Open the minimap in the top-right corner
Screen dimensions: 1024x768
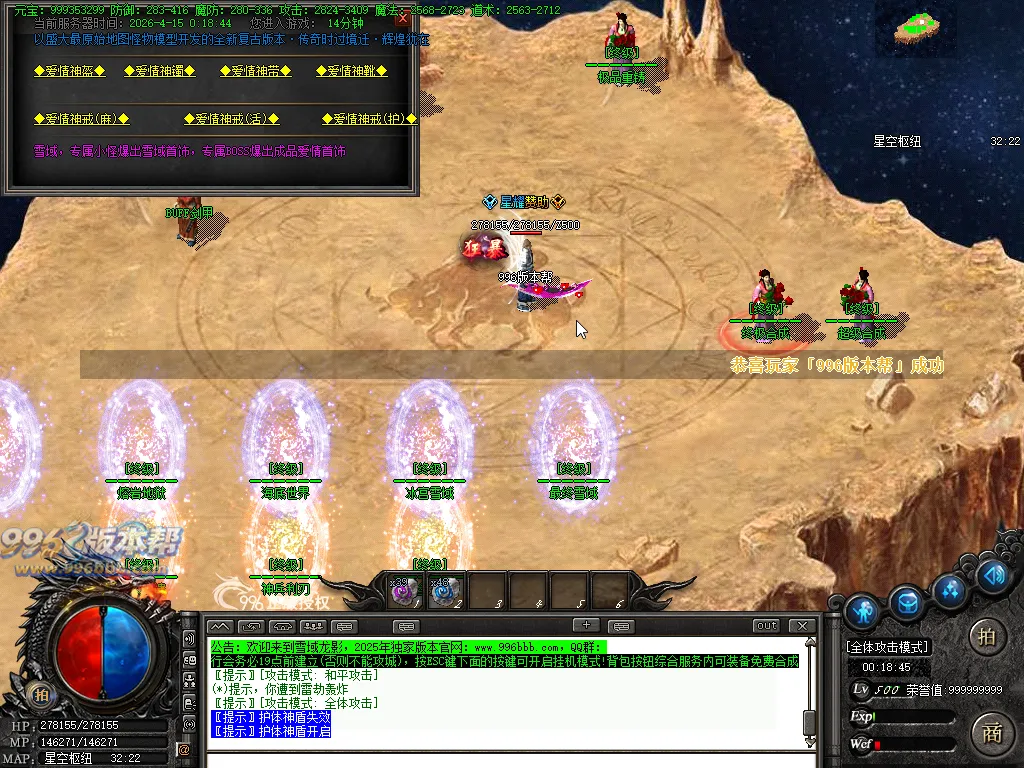pos(917,27)
